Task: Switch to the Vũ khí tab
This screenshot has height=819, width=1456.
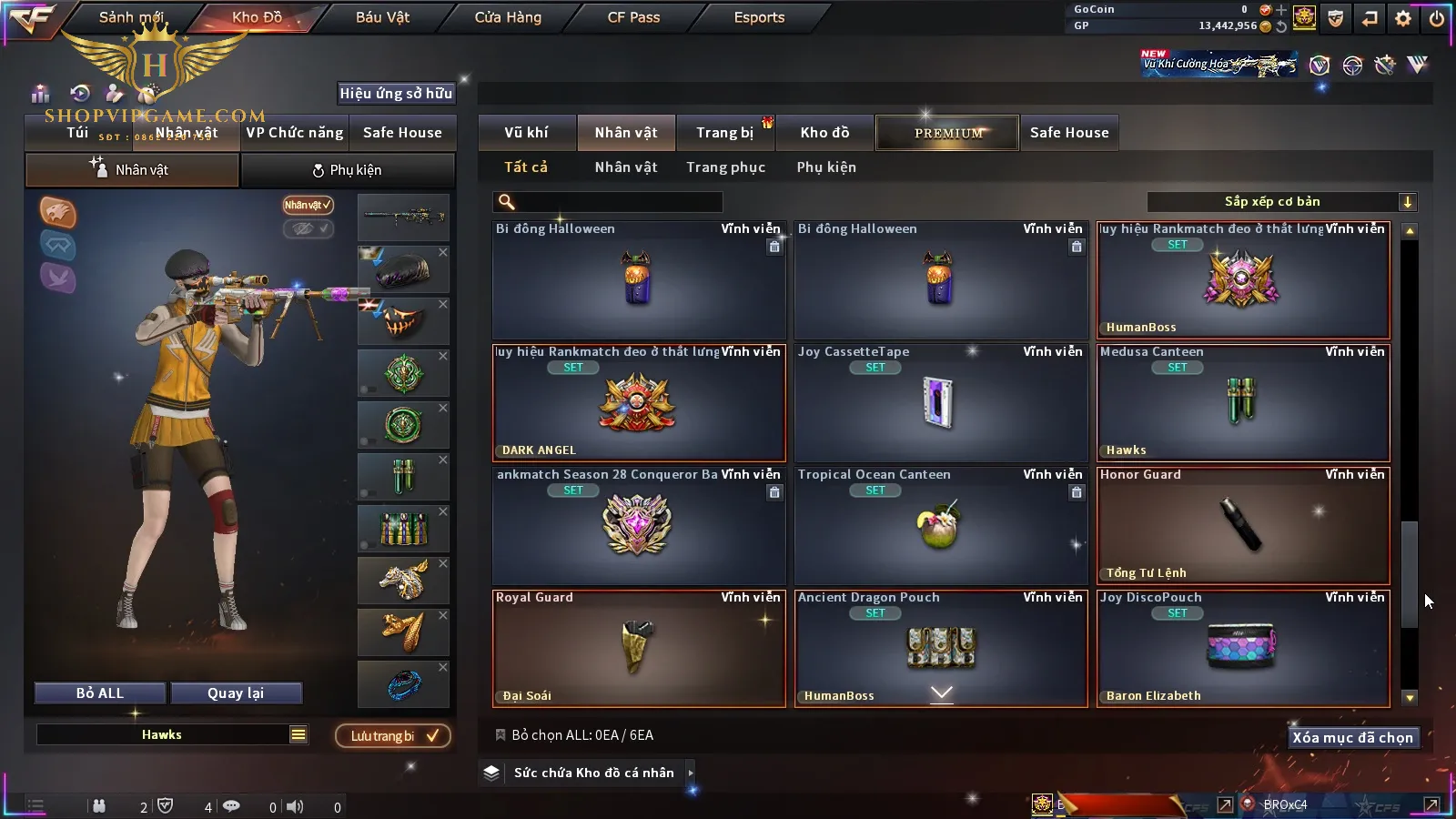Action: (527, 133)
